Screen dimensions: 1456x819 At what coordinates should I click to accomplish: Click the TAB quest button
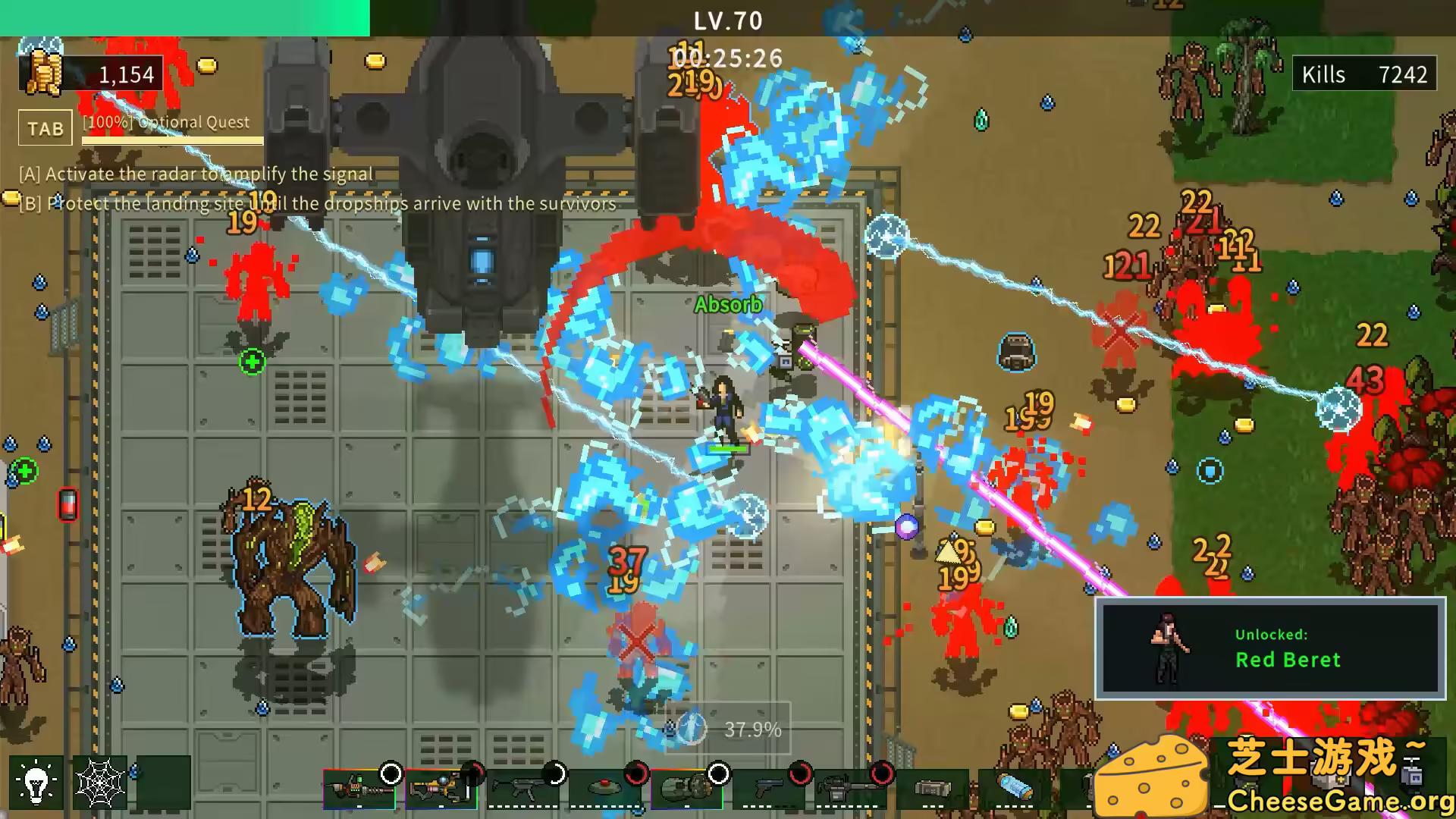click(45, 128)
